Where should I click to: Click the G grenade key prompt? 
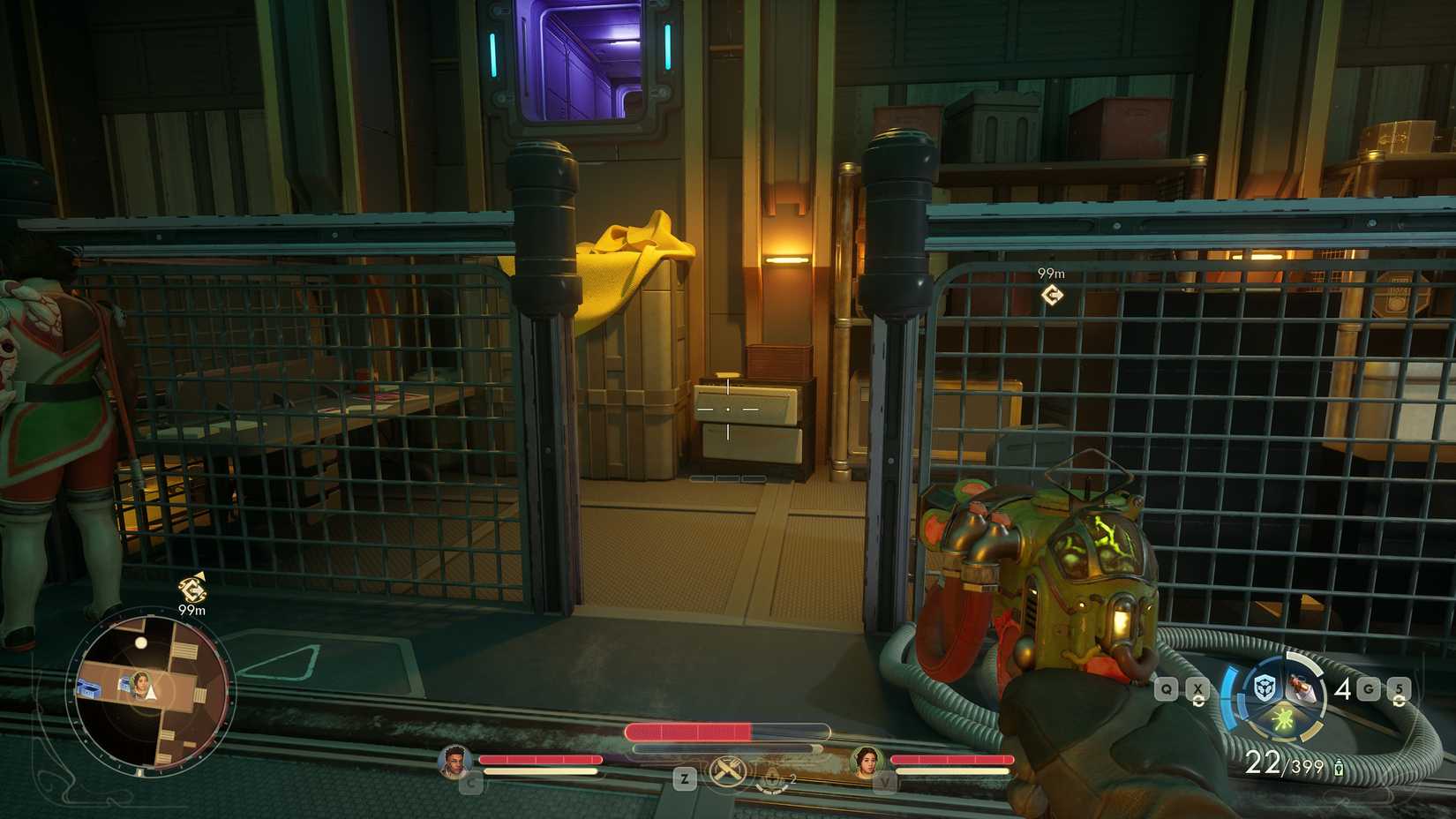click(x=1368, y=688)
